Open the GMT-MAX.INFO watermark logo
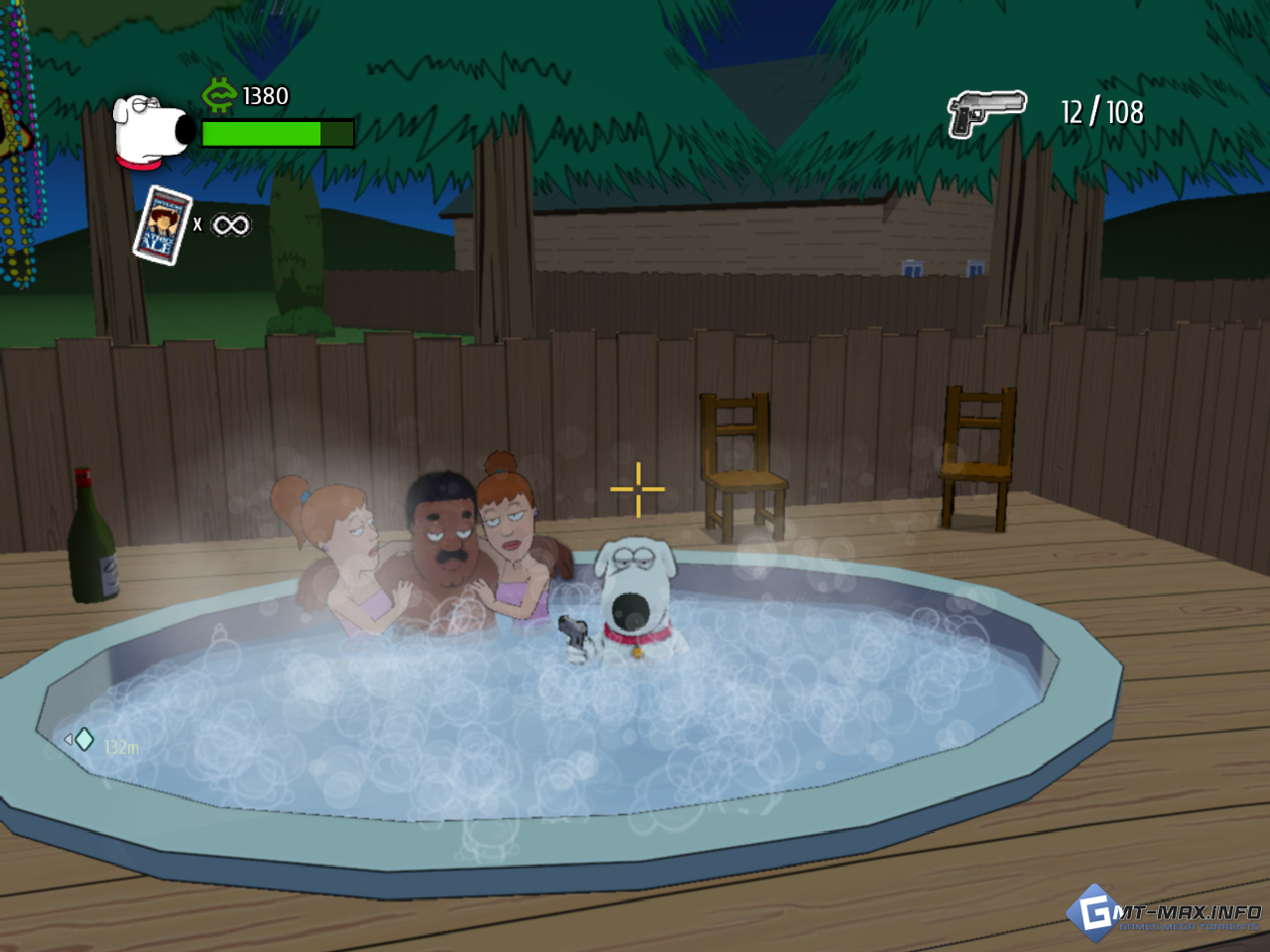 point(1163,912)
